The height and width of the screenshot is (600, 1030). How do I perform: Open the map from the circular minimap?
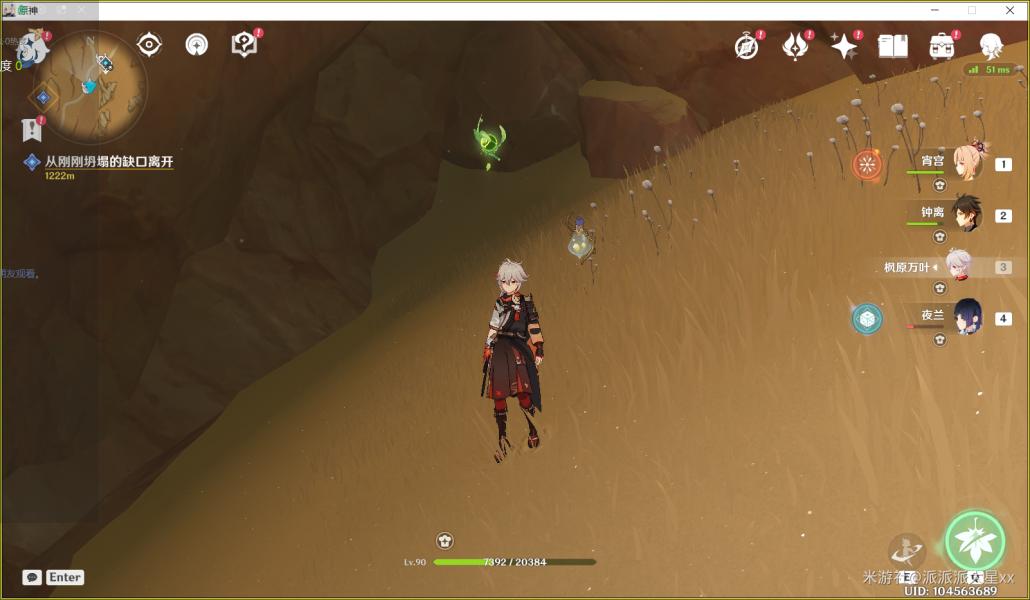[x=90, y=87]
